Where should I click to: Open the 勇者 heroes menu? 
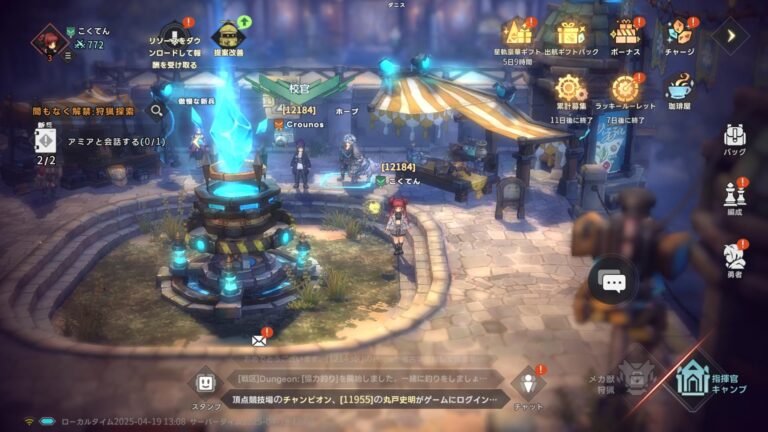735,257
